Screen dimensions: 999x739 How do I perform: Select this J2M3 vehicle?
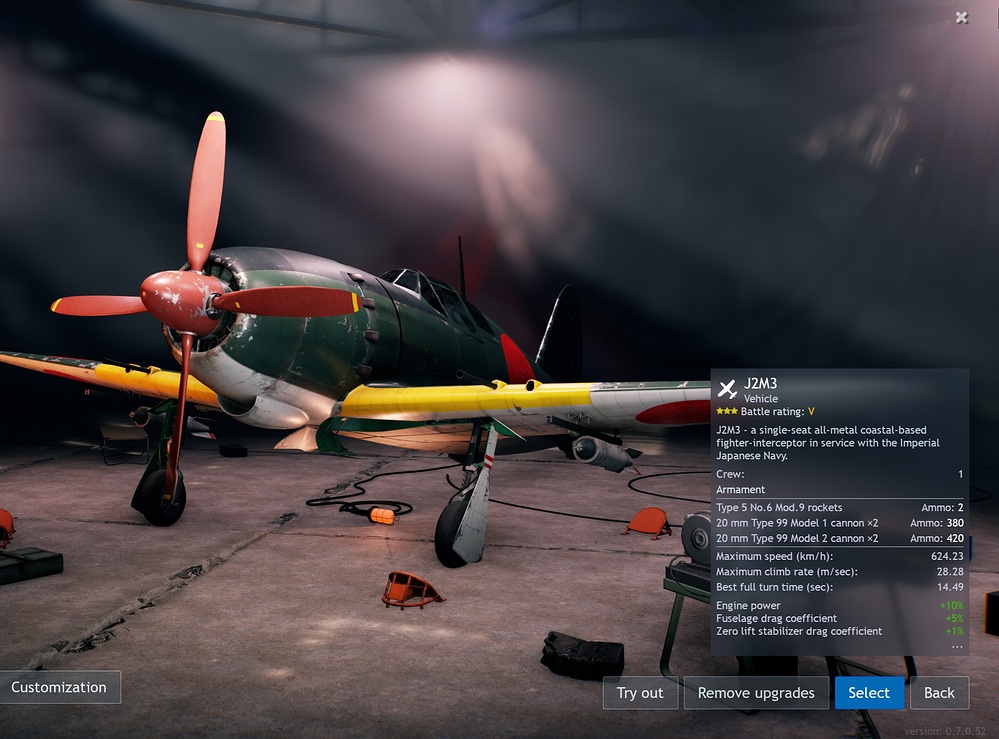tap(869, 693)
